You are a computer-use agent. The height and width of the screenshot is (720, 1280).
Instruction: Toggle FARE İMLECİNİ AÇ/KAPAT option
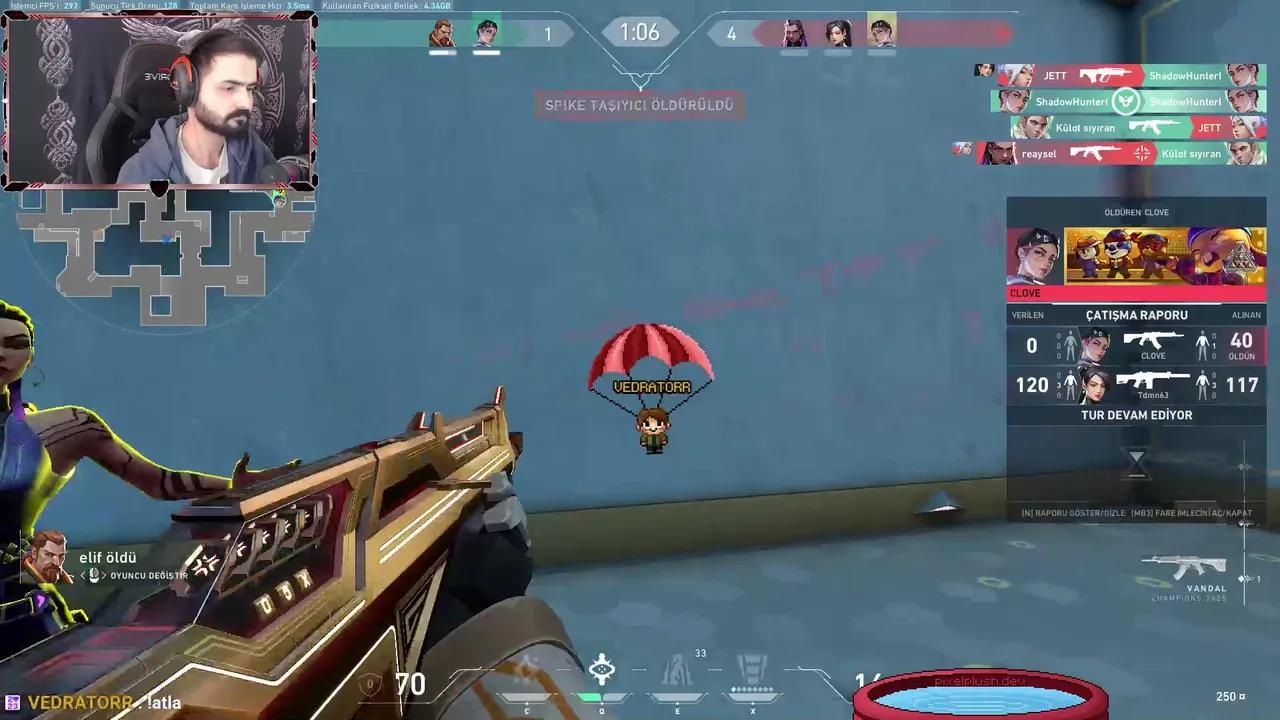1190,512
